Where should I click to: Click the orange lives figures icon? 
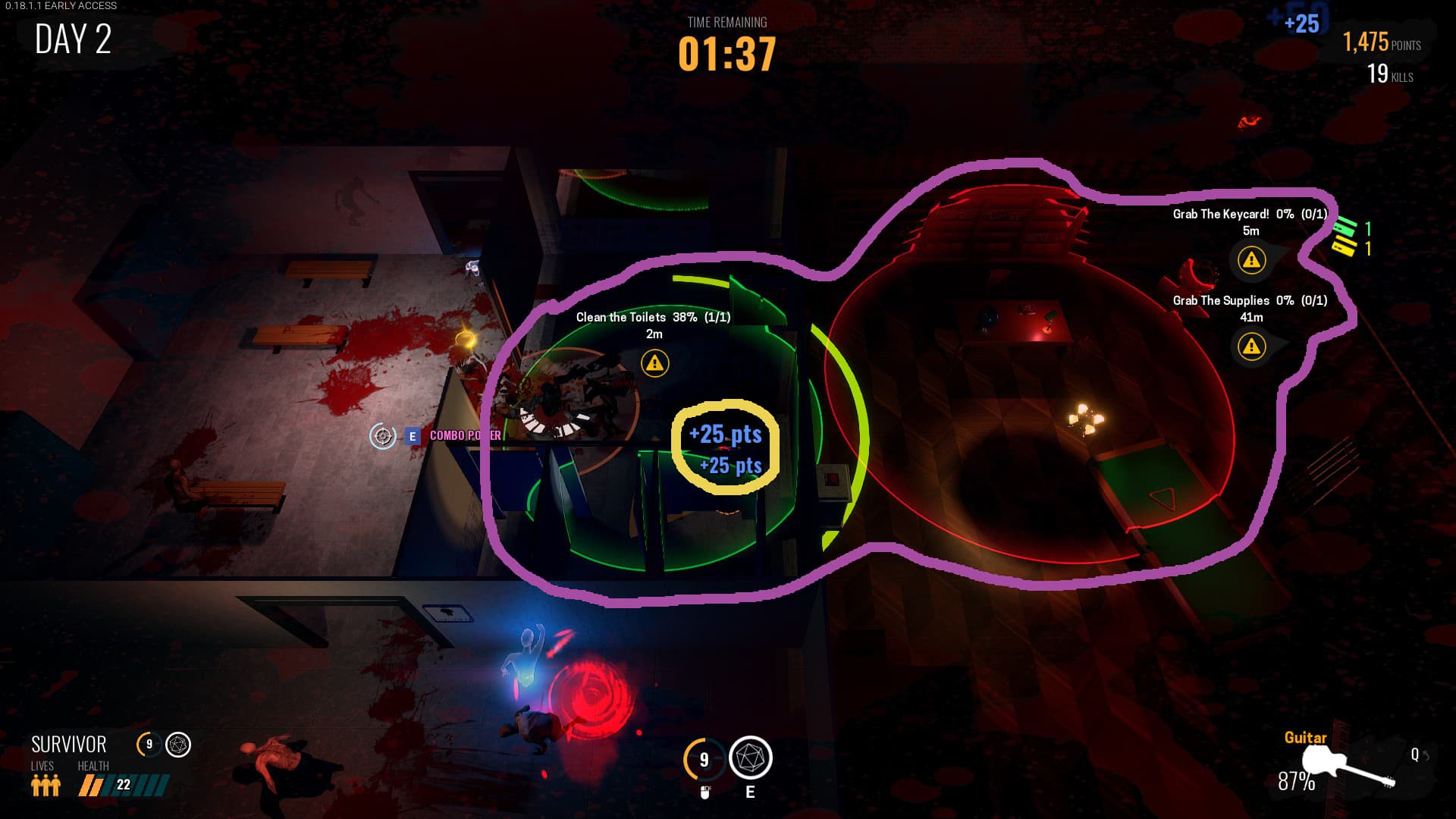[45, 785]
